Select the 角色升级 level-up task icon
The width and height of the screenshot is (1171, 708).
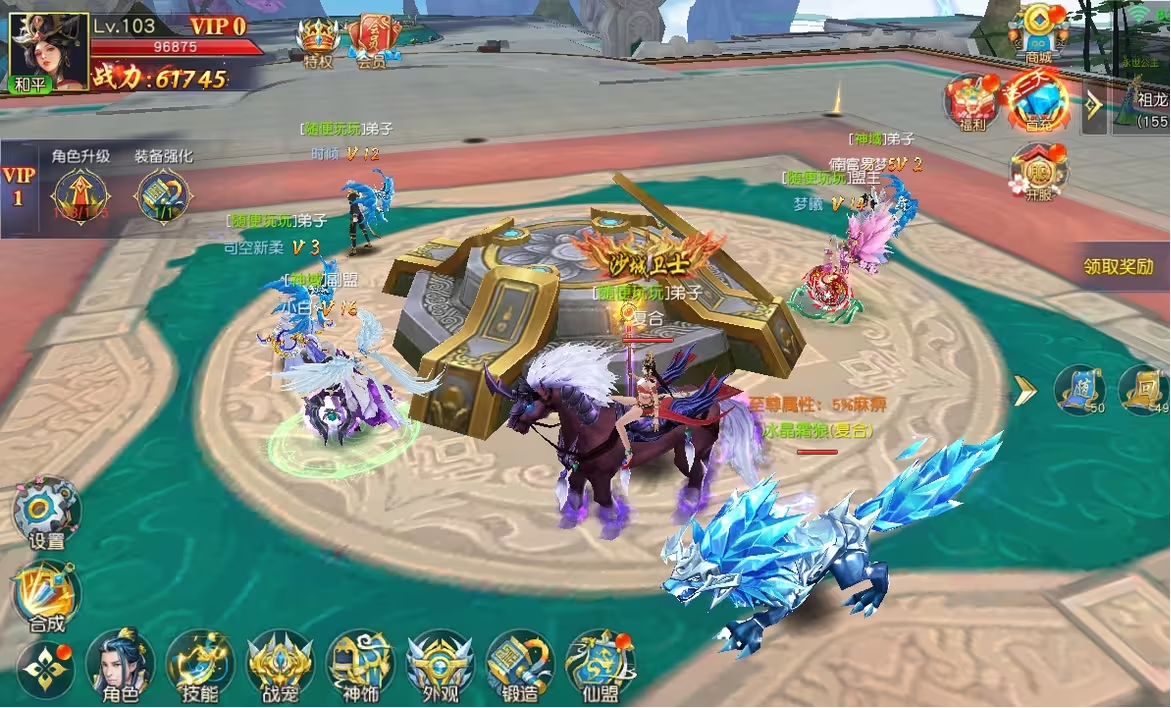click(x=78, y=195)
